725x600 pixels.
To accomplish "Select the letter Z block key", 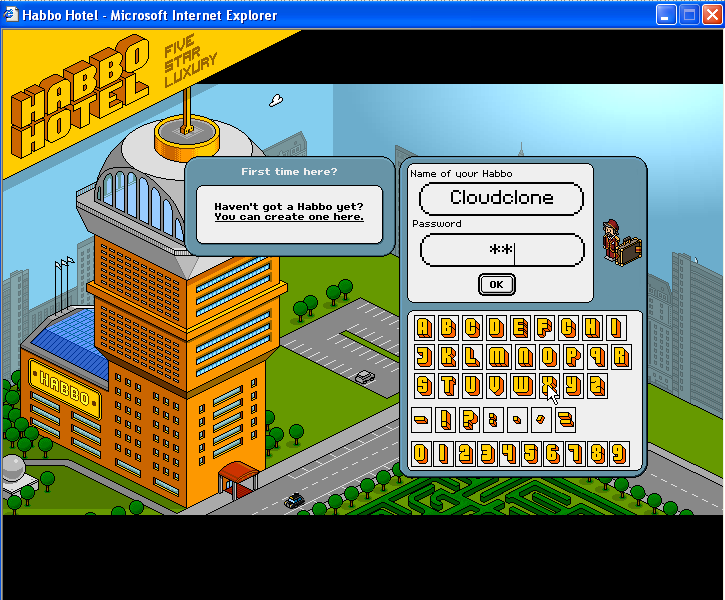I will click(x=597, y=386).
